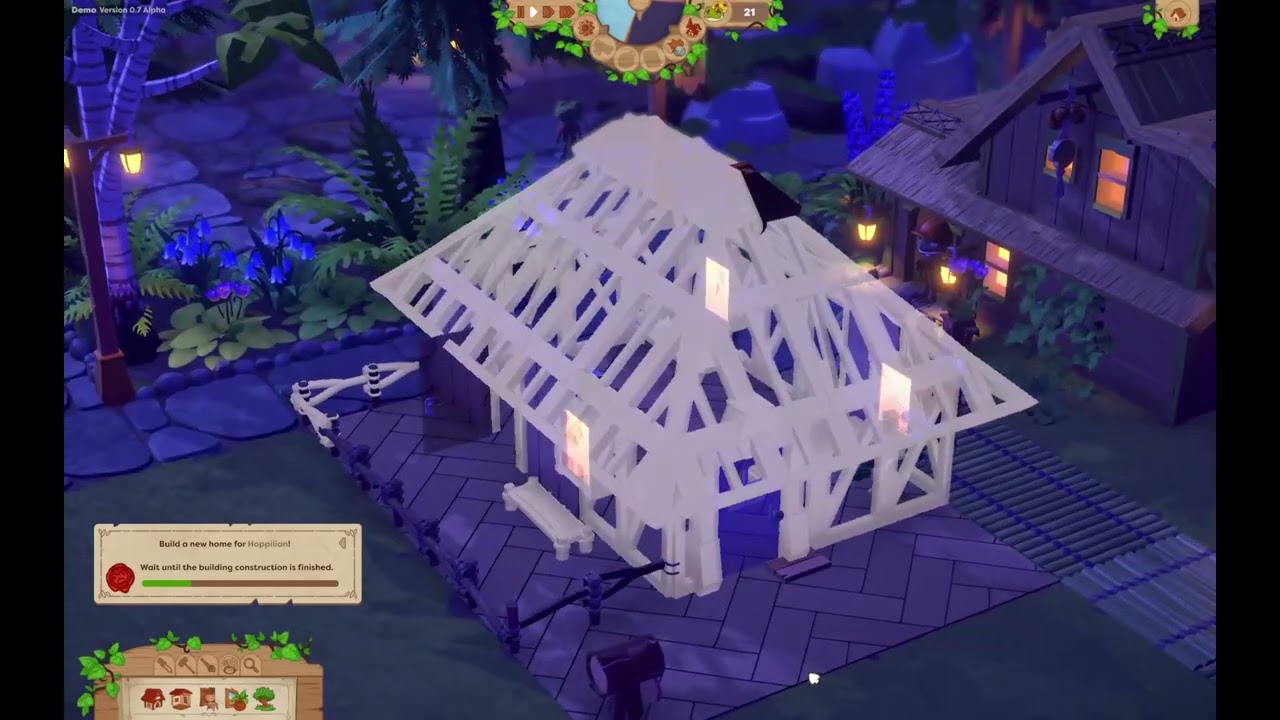Select the shovel tool tab
Image resolution: width=1280 pixels, height=720 pixels.
[208, 665]
